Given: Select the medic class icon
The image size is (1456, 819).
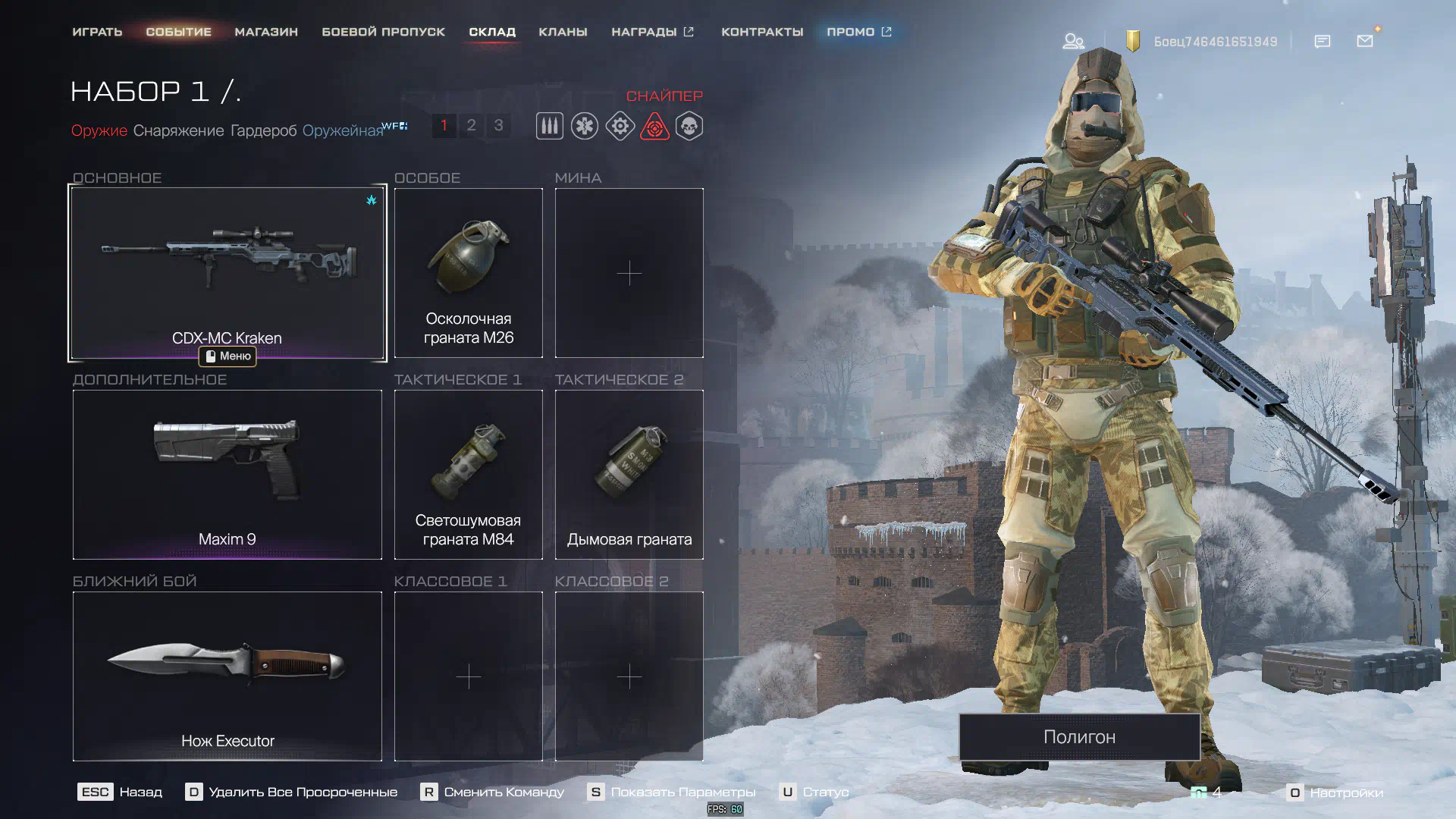Looking at the screenshot, I should click(x=585, y=126).
